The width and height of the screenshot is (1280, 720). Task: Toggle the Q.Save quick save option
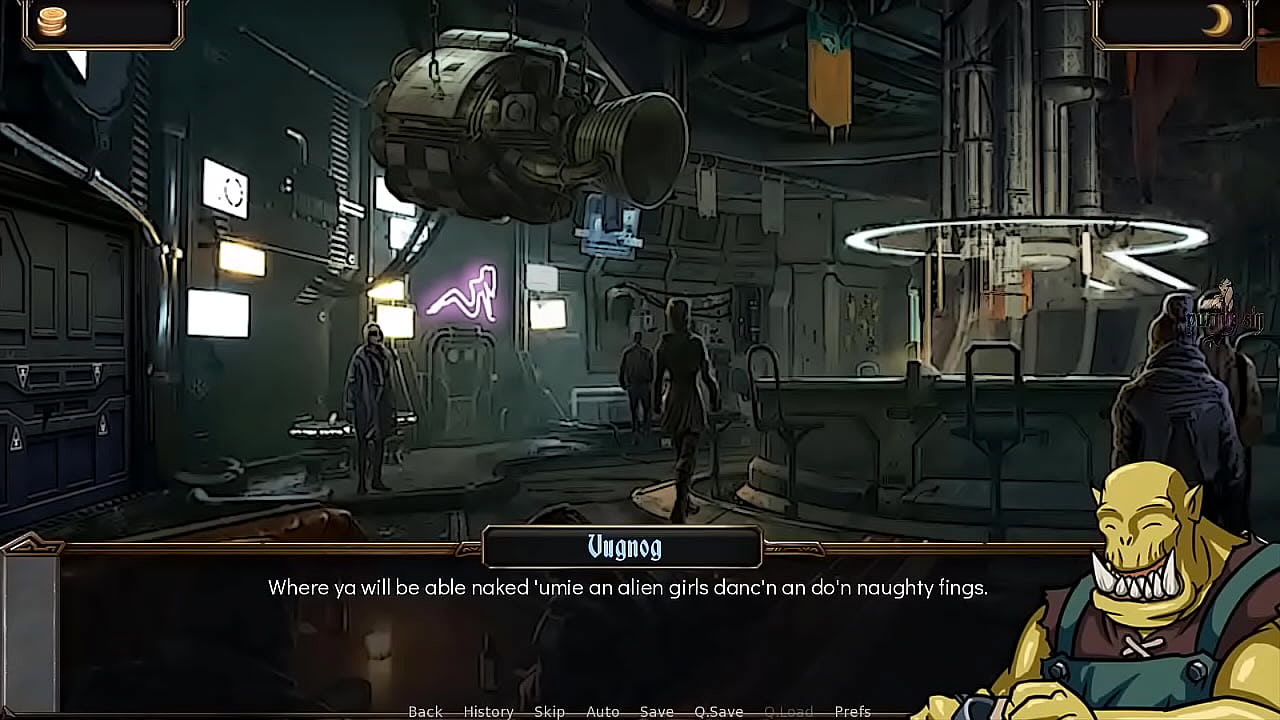pyautogui.click(x=719, y=711)
